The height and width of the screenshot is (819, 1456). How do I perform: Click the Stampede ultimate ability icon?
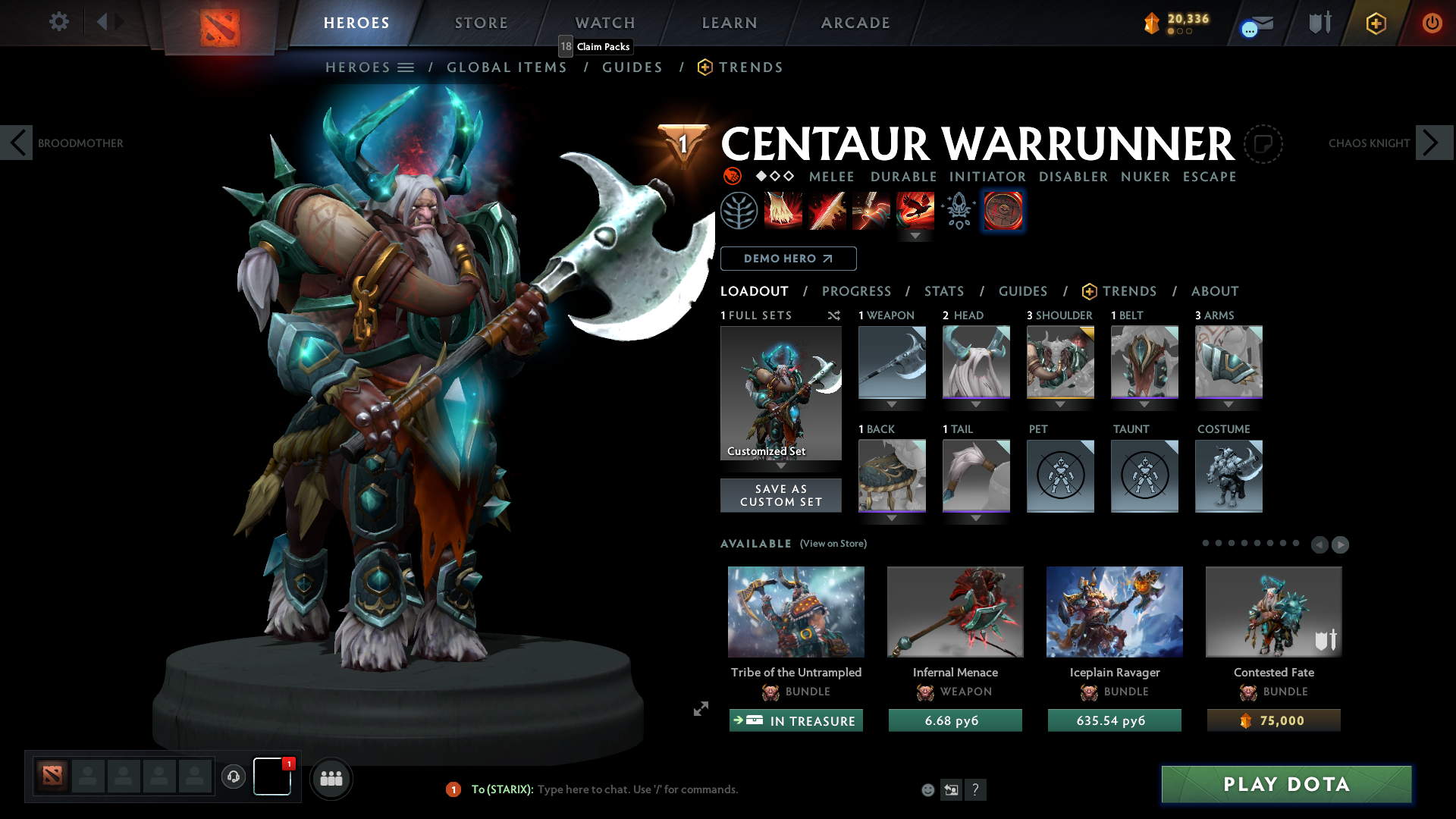click(x=914, y=211)
